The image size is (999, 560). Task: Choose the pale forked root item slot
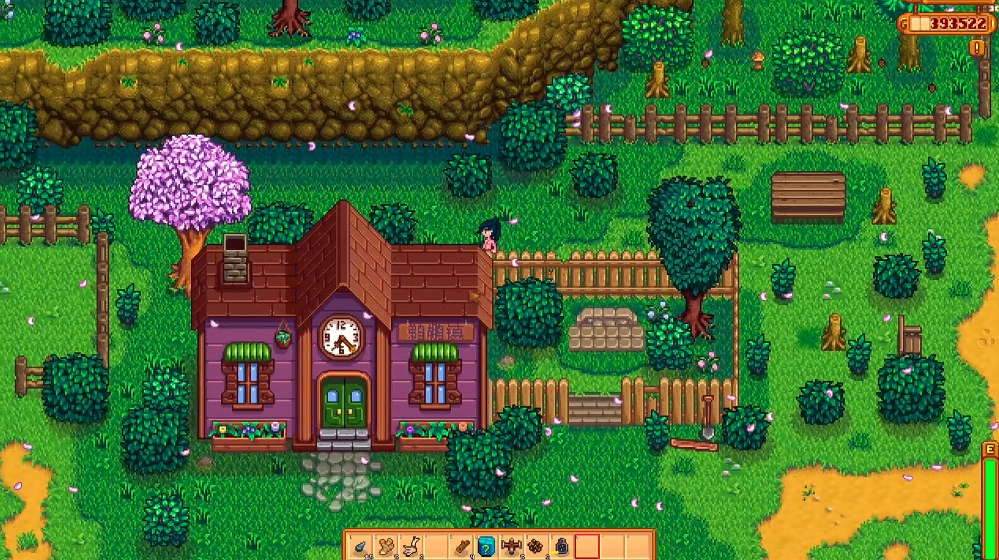[410, 547]
